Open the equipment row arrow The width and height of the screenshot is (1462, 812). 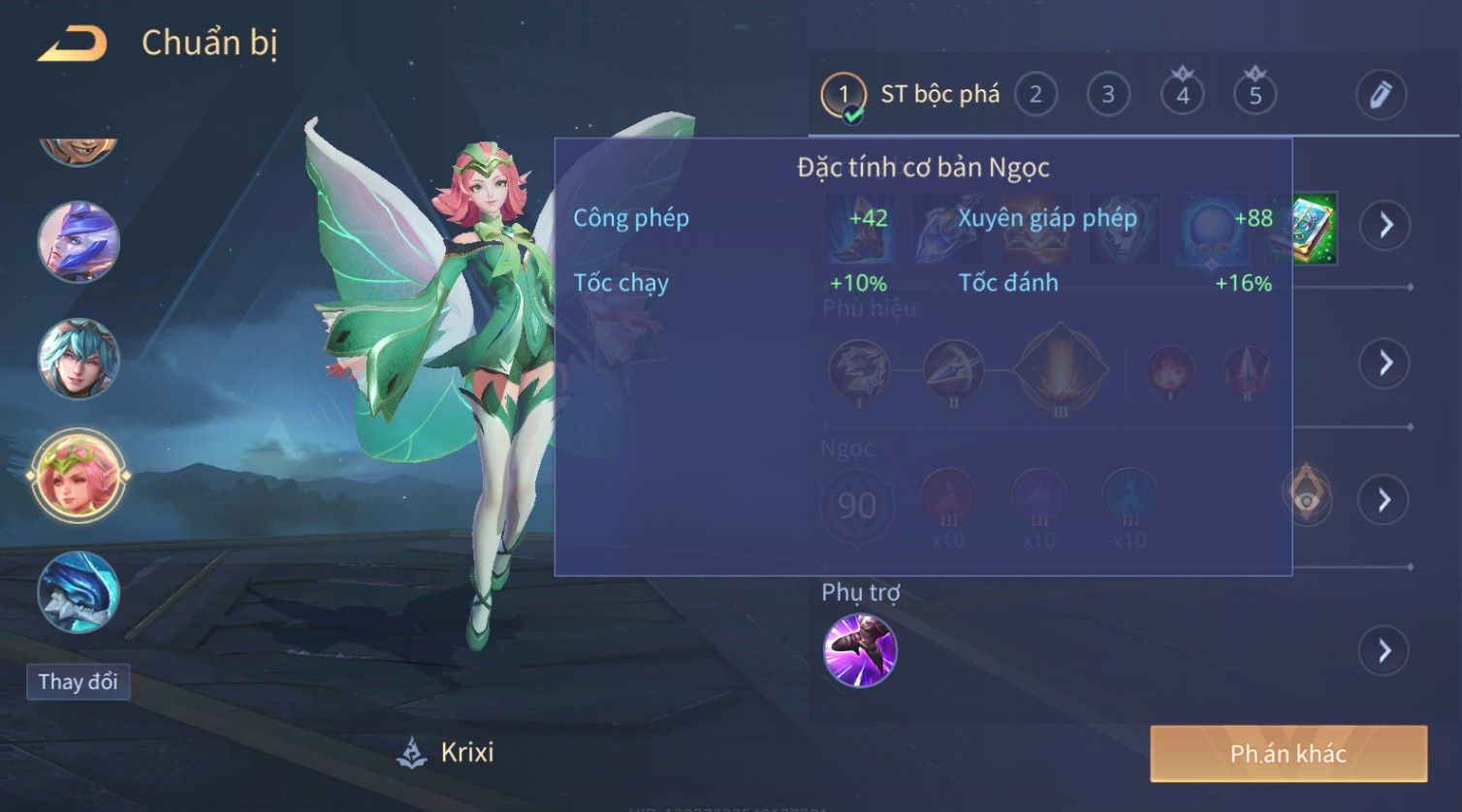coord(1384,226)
